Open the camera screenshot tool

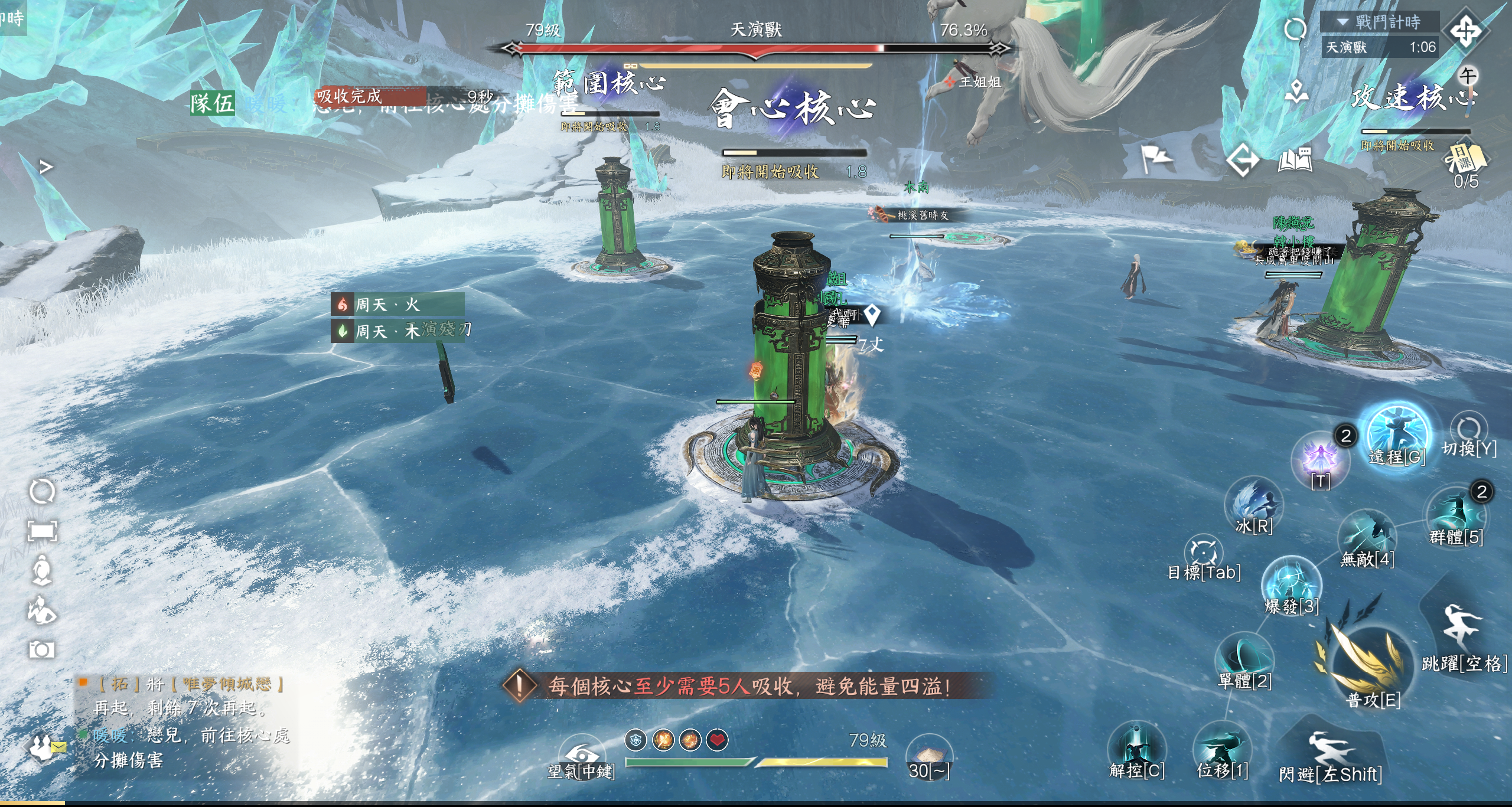(42, 650)
